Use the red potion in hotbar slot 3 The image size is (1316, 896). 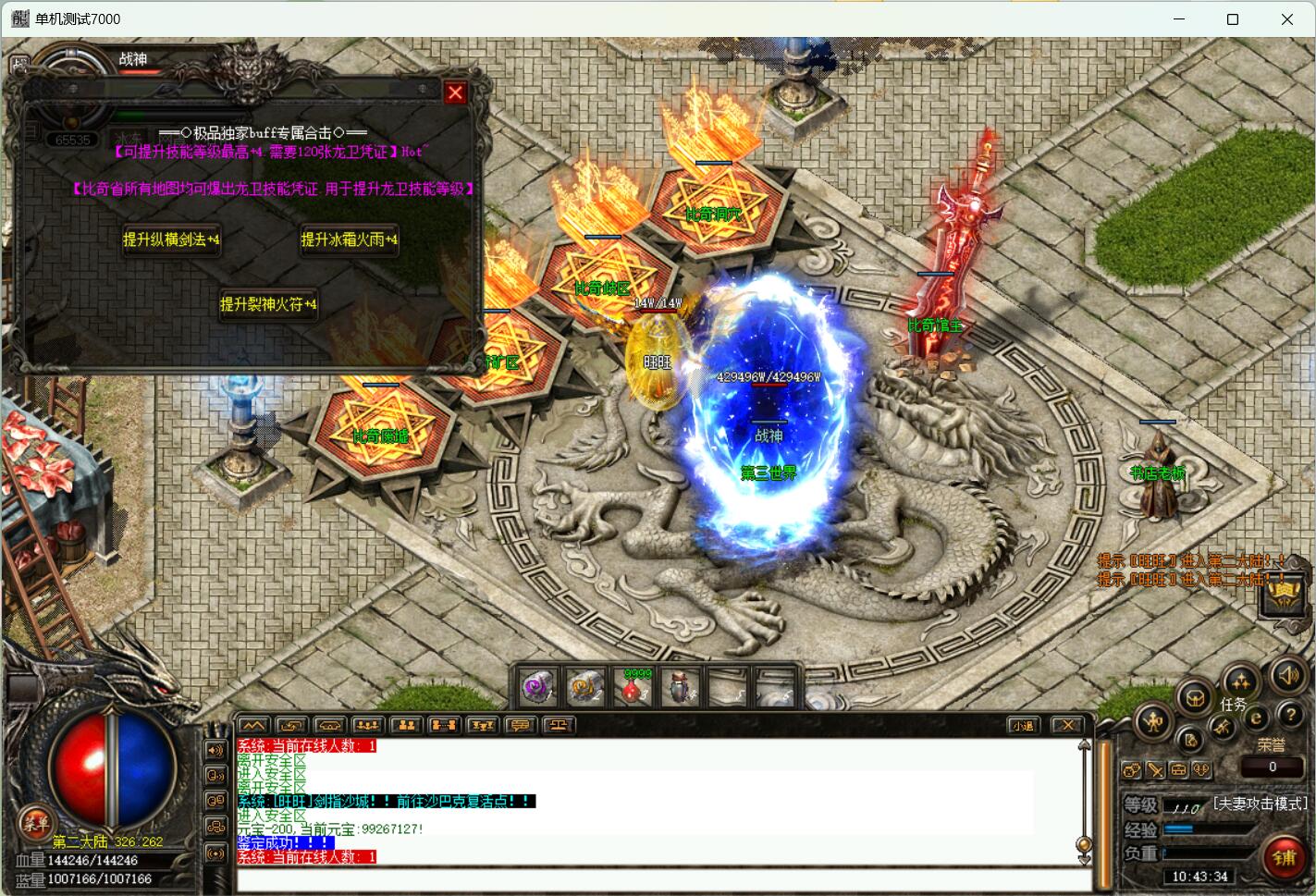633,687
